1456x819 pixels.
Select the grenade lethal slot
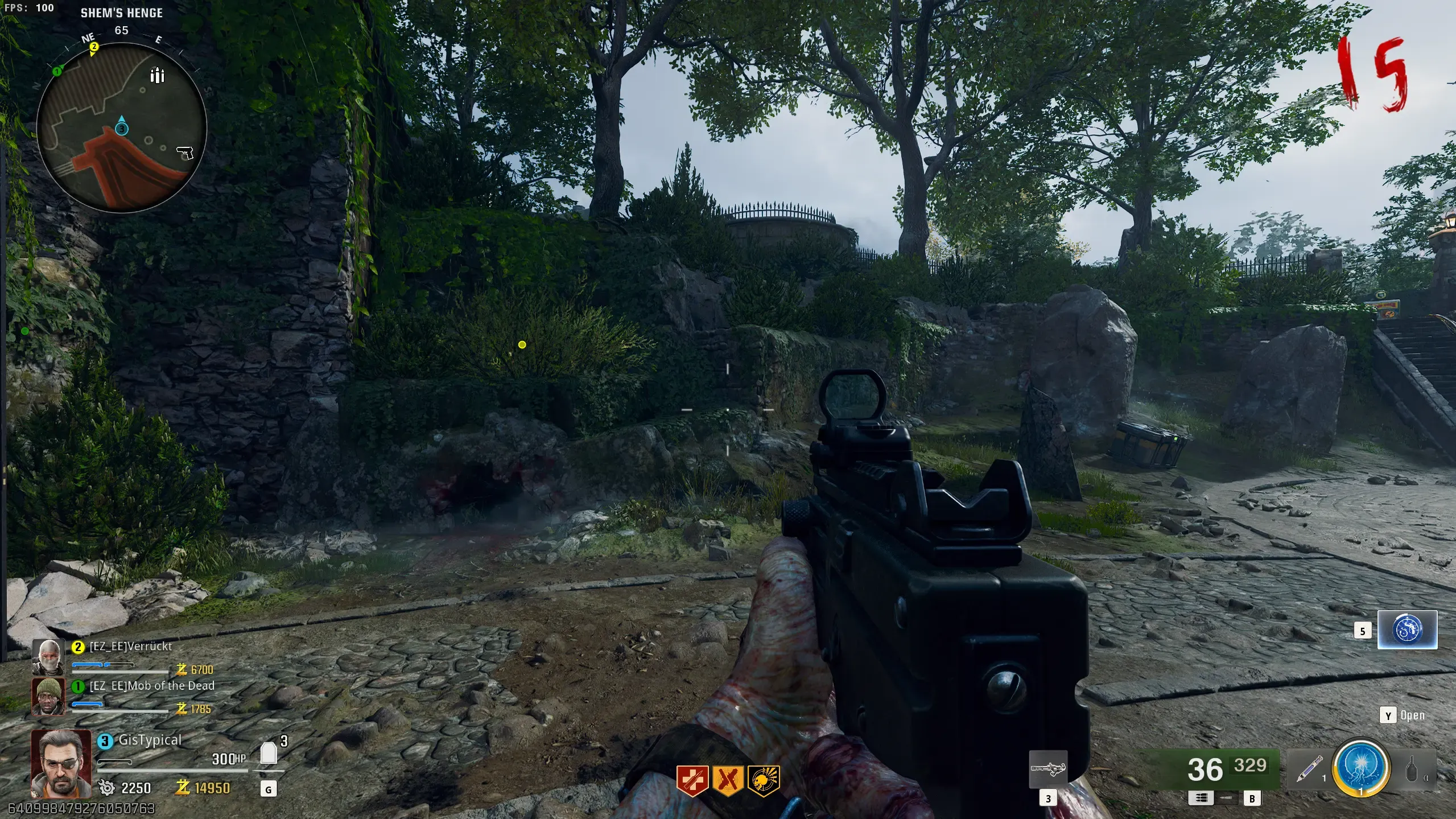[x=1412, y=772]
